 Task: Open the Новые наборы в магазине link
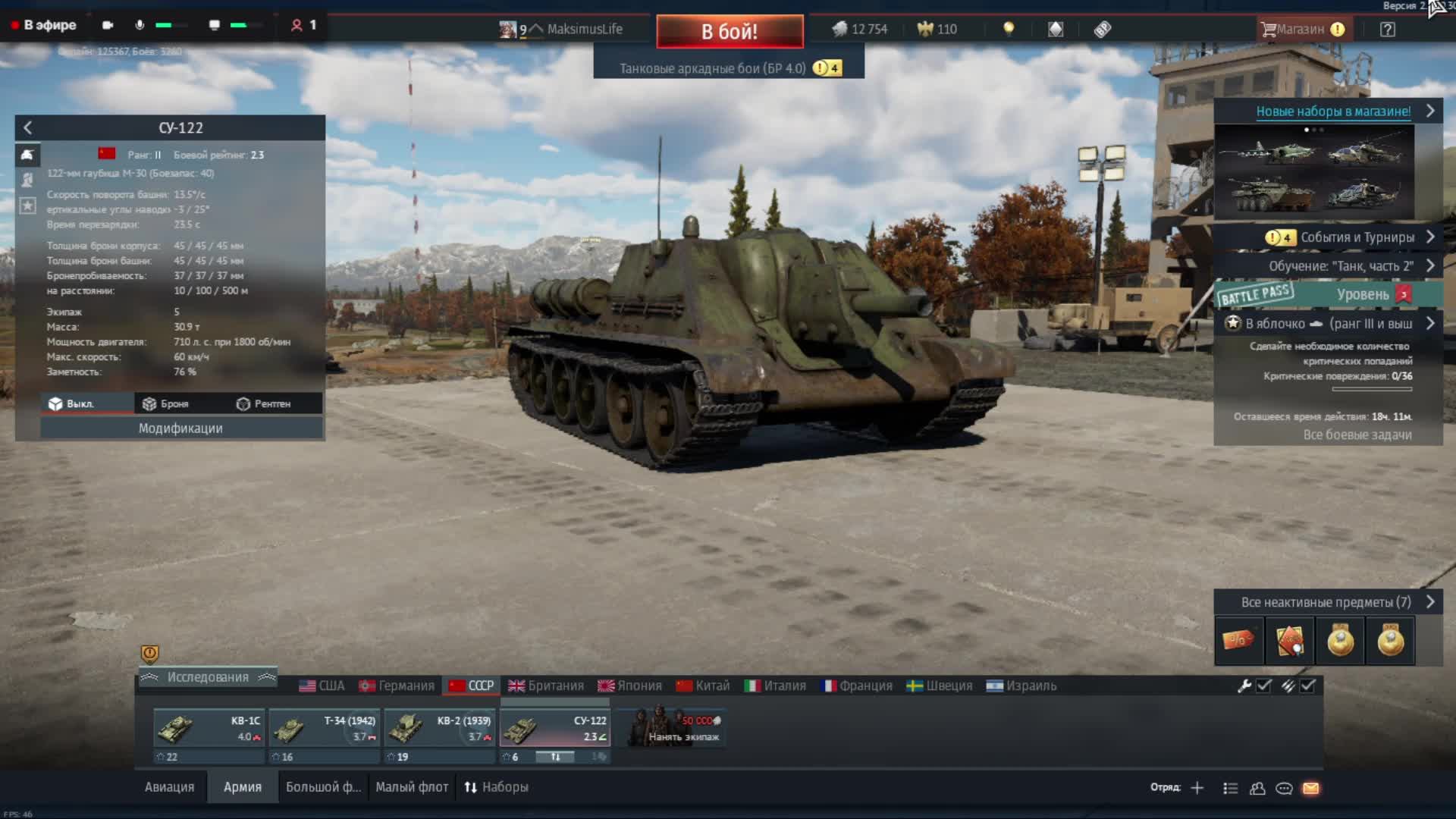point(1333,111)
